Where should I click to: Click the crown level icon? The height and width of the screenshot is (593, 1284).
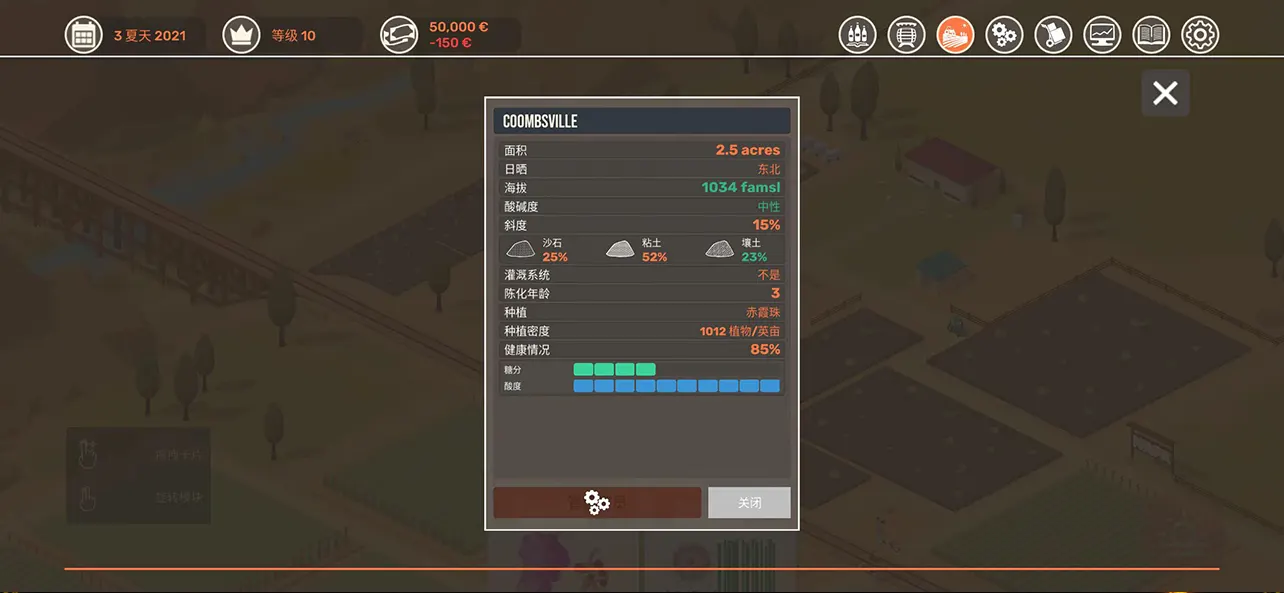click(x=241, y=35)
